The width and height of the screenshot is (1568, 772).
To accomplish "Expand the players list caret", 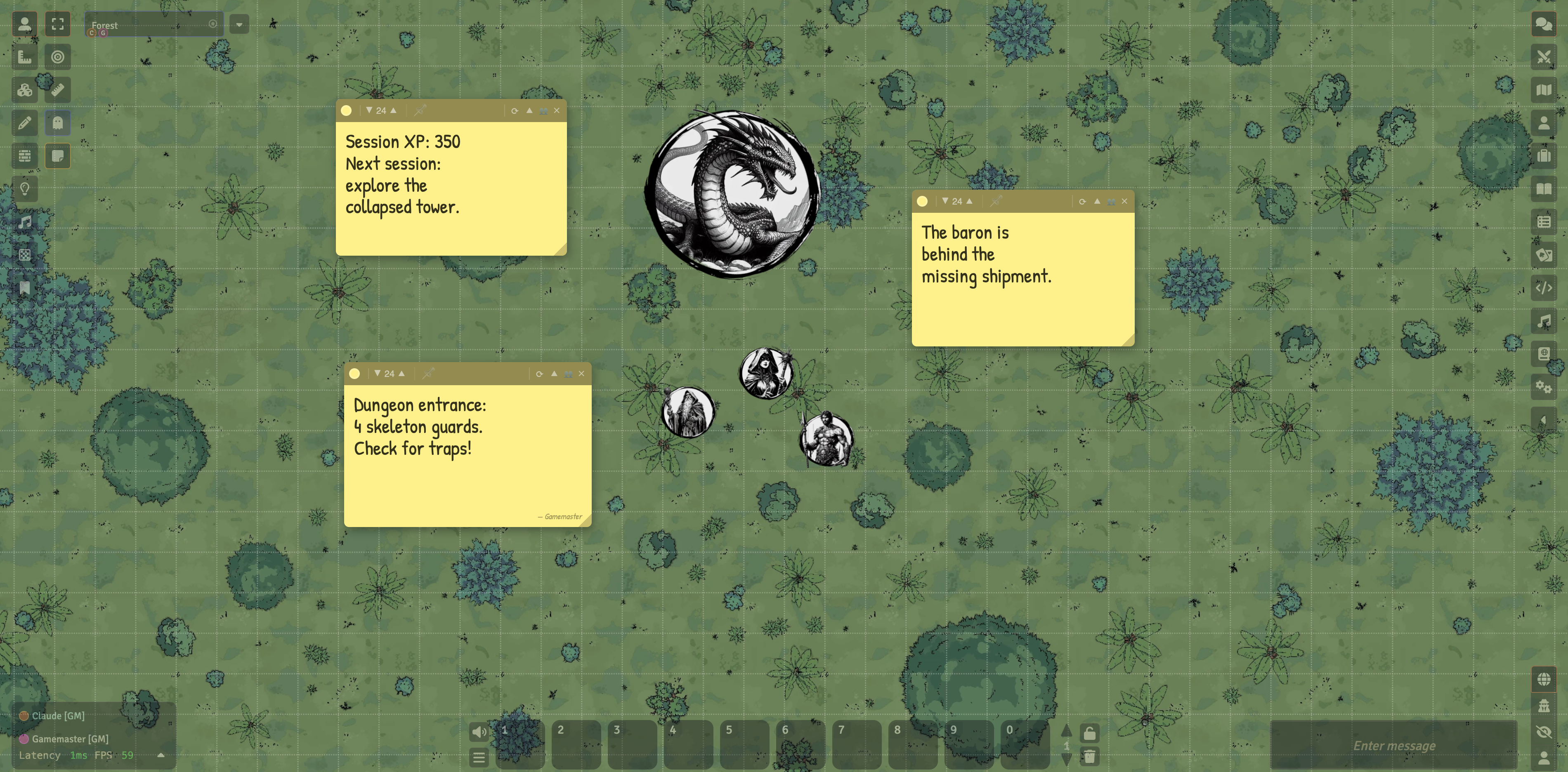I will point(161,754).
